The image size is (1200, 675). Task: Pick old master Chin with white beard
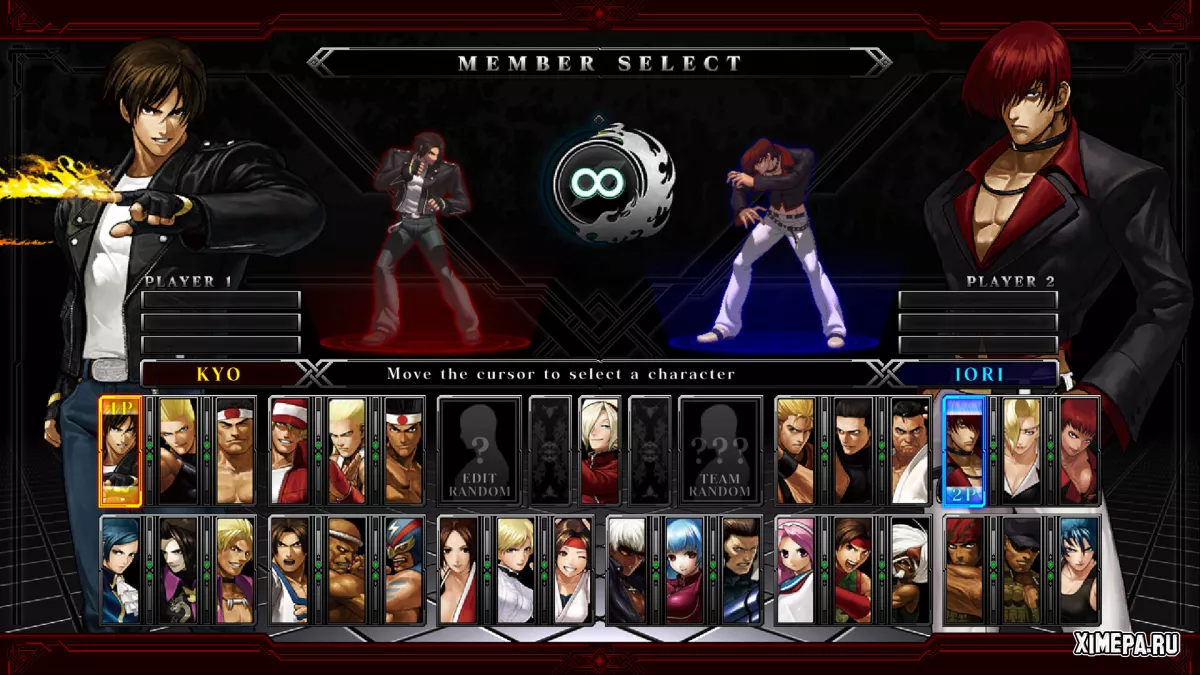(910, 571)
